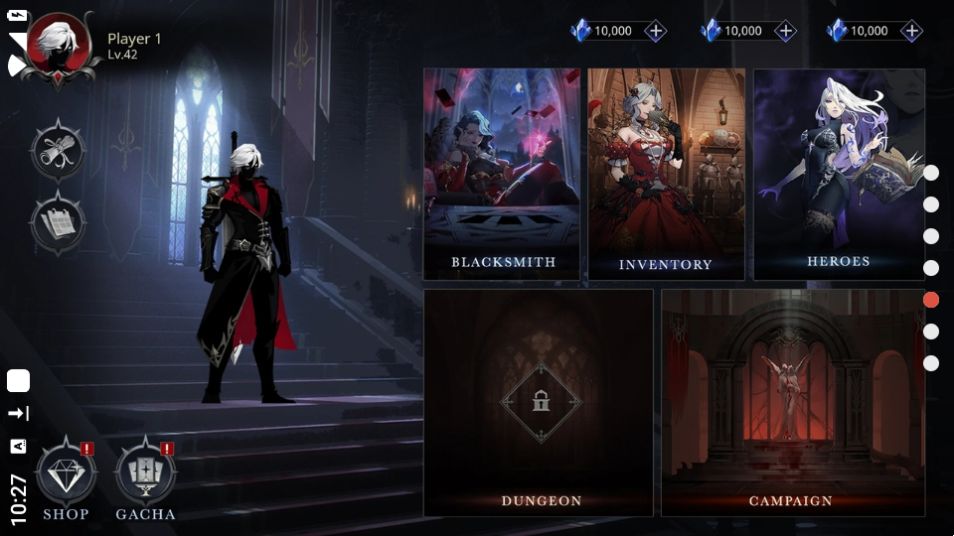Open the Blacksmith panel

(x=502, y=173)
